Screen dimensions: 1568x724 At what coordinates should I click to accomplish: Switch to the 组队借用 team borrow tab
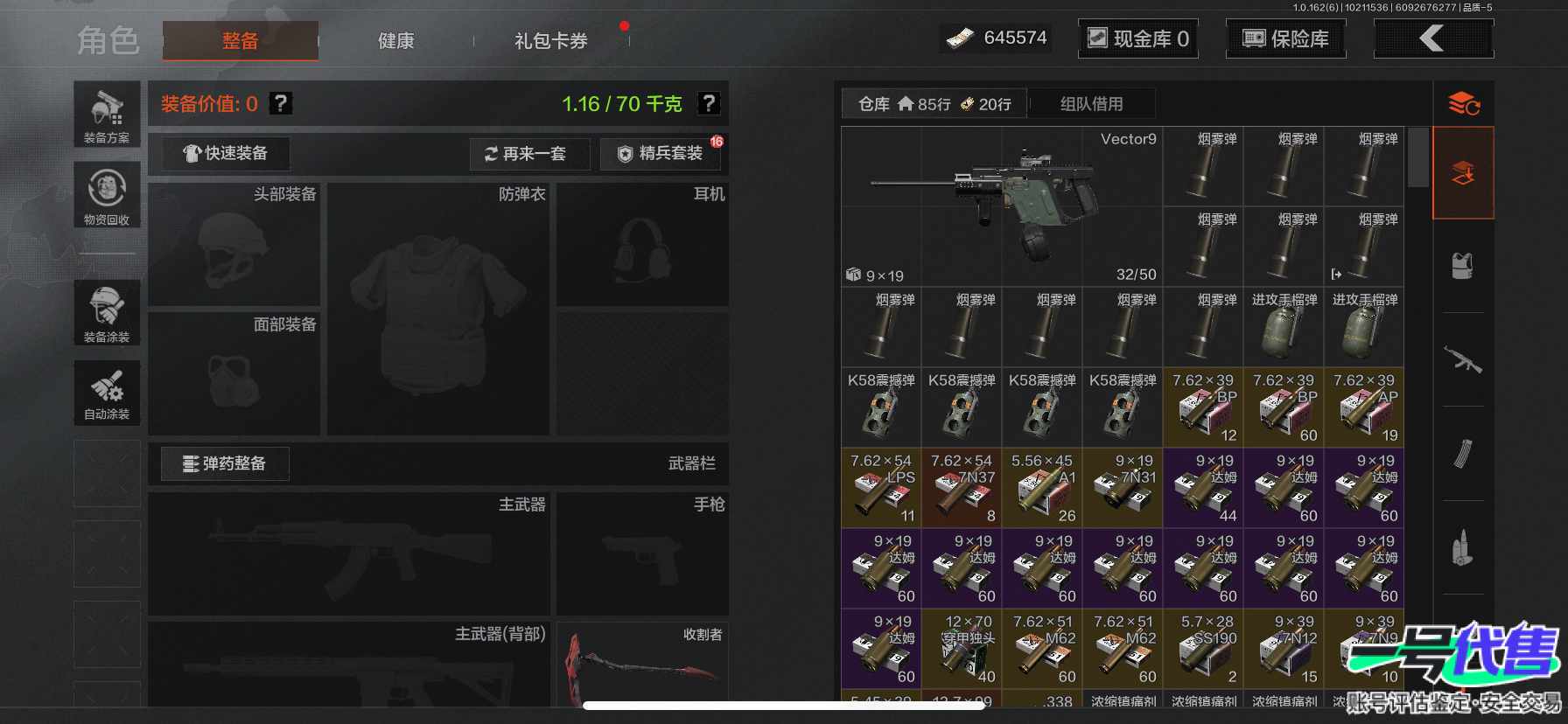click(1091, 104)
